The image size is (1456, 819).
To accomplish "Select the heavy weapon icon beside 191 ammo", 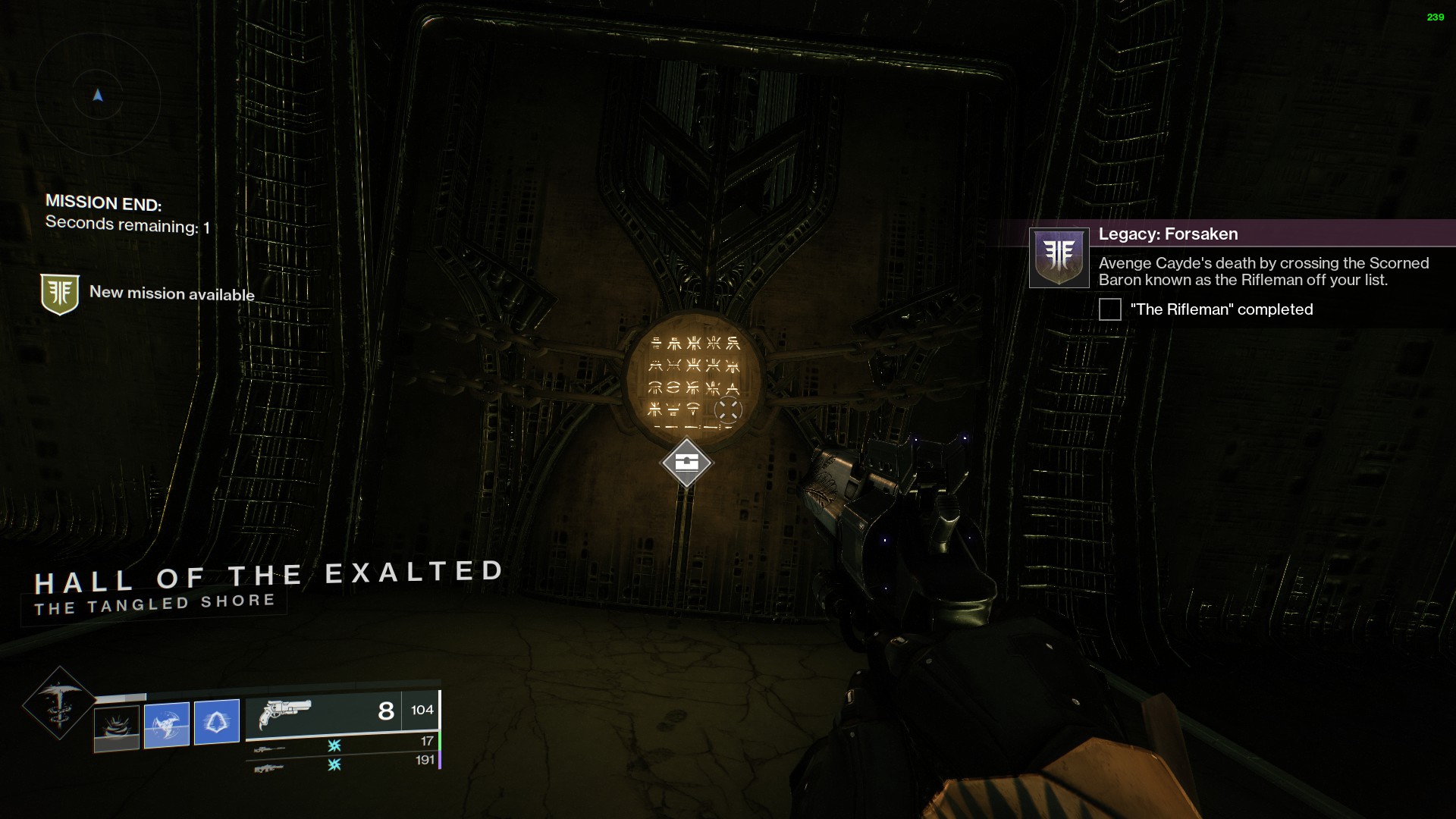I will click(x=270, y=767).
